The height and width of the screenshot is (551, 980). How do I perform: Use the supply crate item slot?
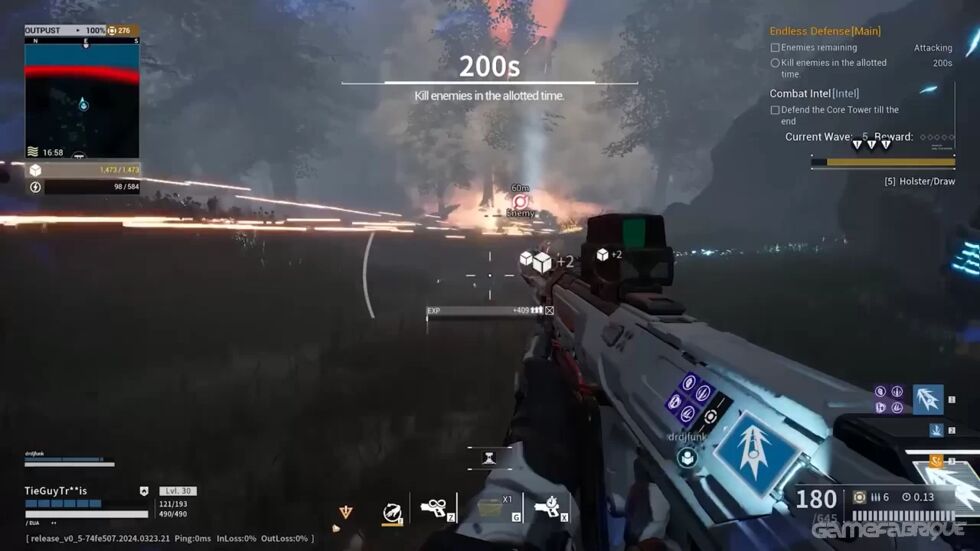tap(491, 507)
